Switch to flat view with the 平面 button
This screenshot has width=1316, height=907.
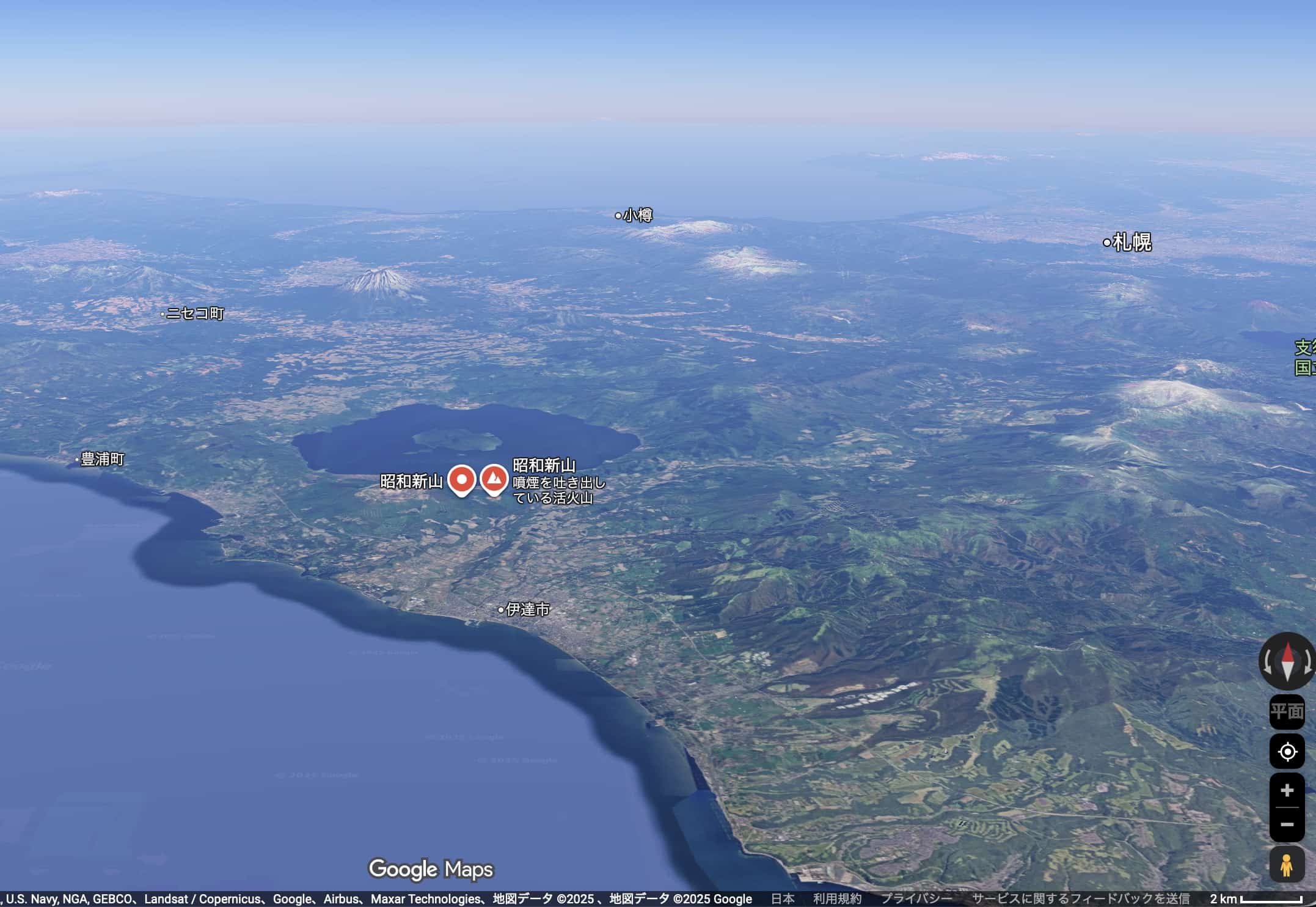1287,711
